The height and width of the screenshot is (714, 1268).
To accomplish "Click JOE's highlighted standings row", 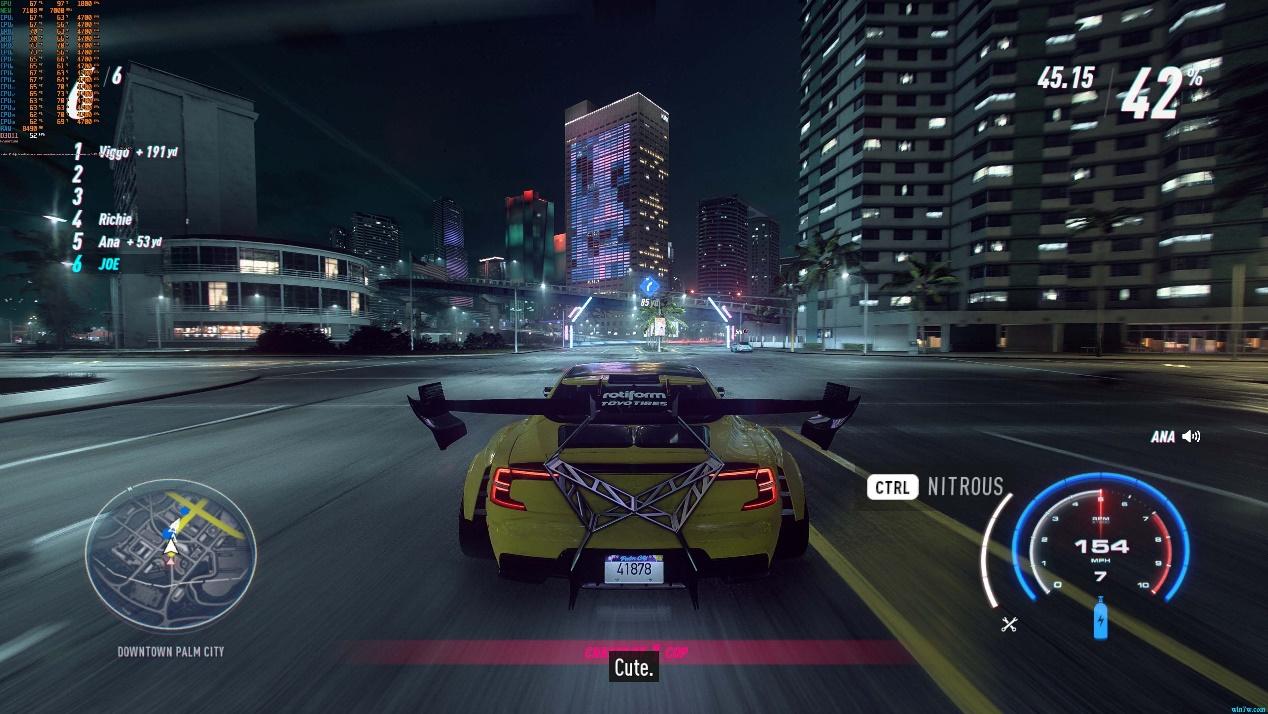I will pos(108,265).
